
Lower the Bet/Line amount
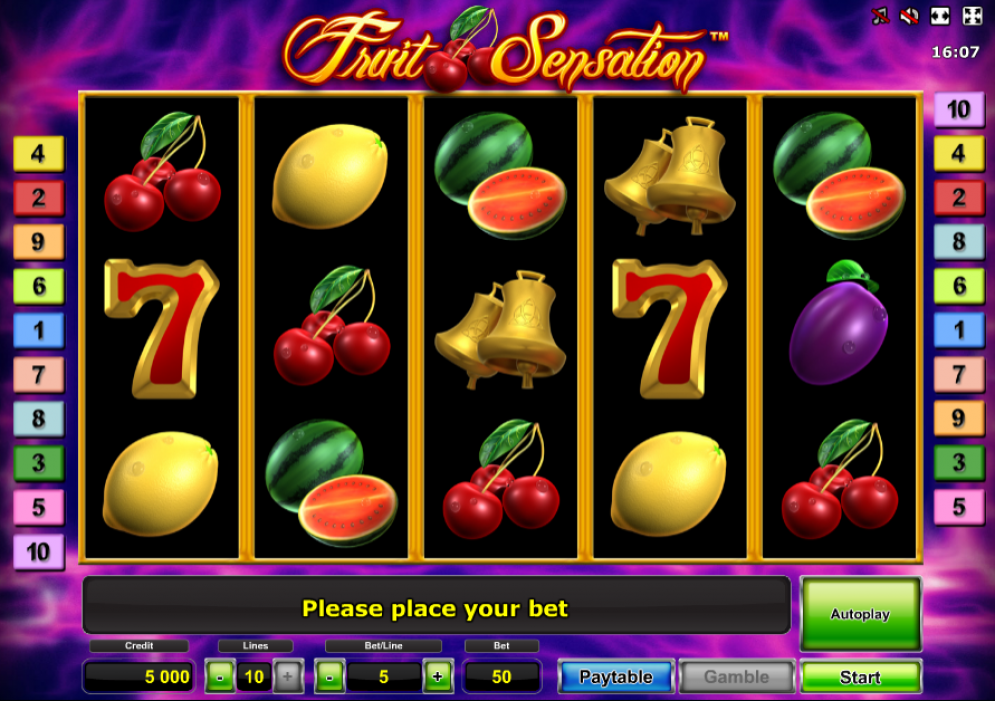pos(330,677)
